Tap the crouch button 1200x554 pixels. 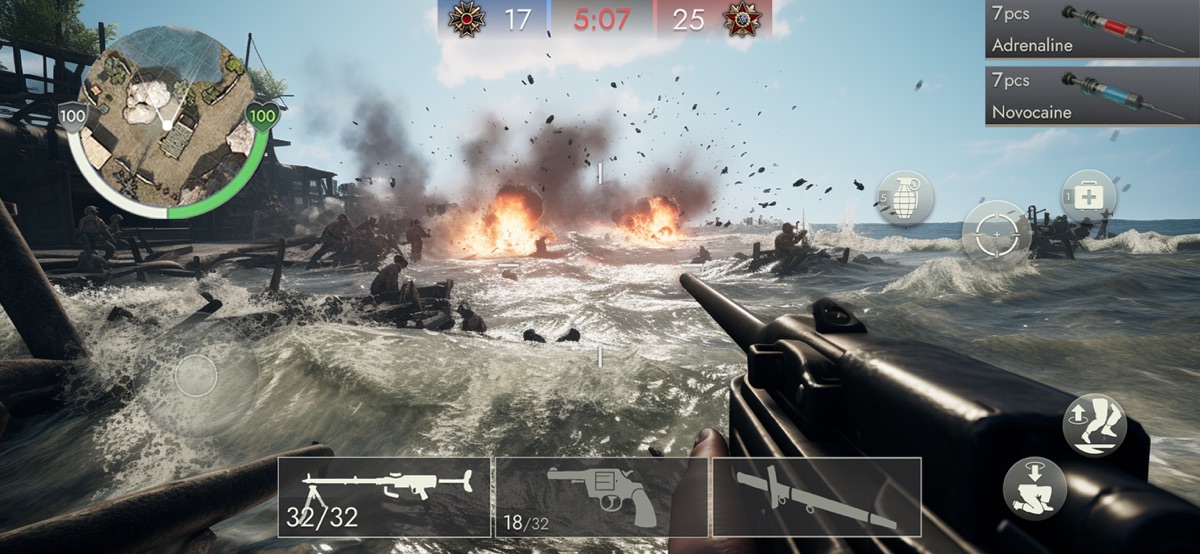tap(1034, 487)
